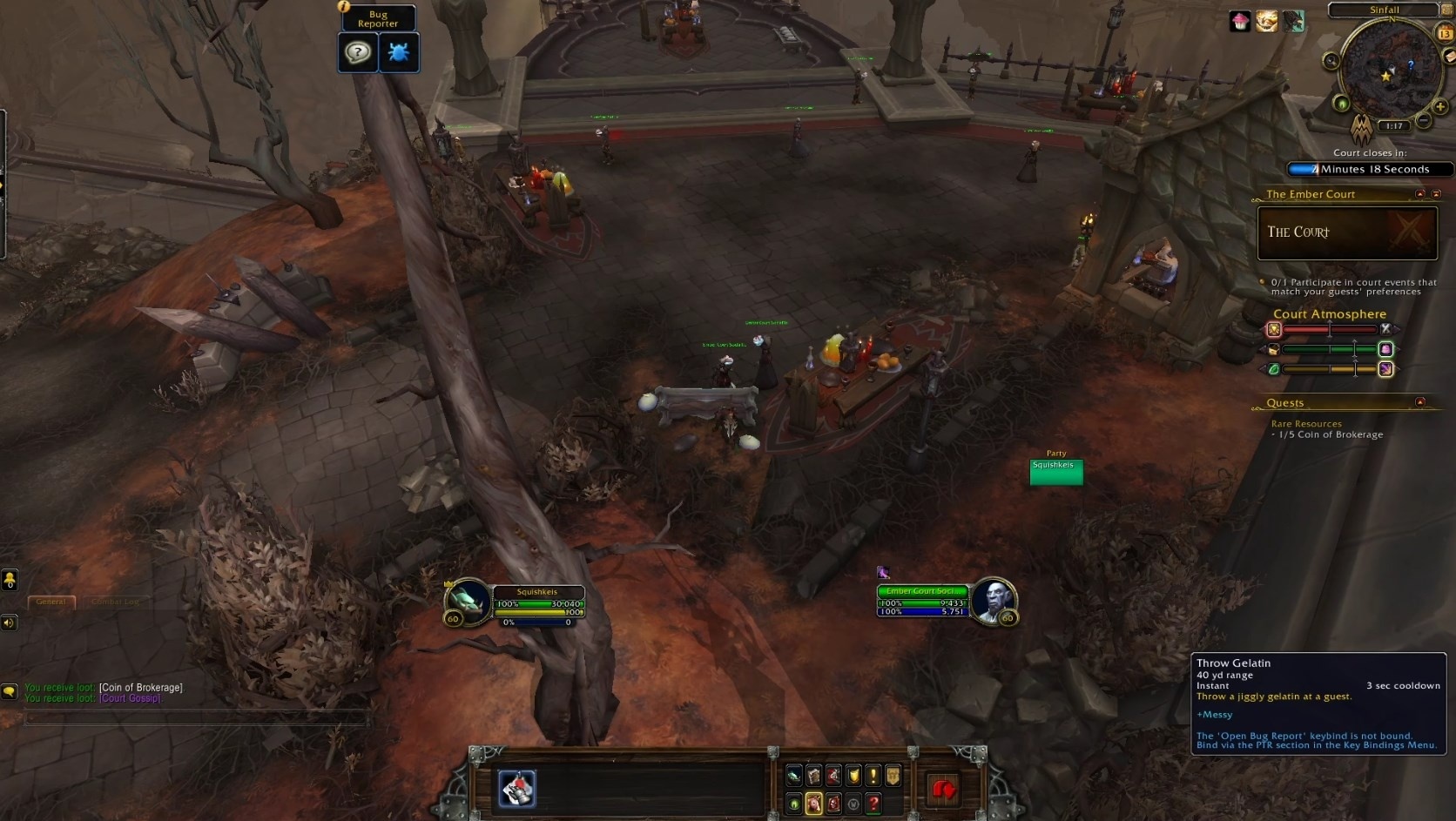
Task: Switch to the Combat Log chat tab
Action: pyautogui.click(x=114, y=601)
